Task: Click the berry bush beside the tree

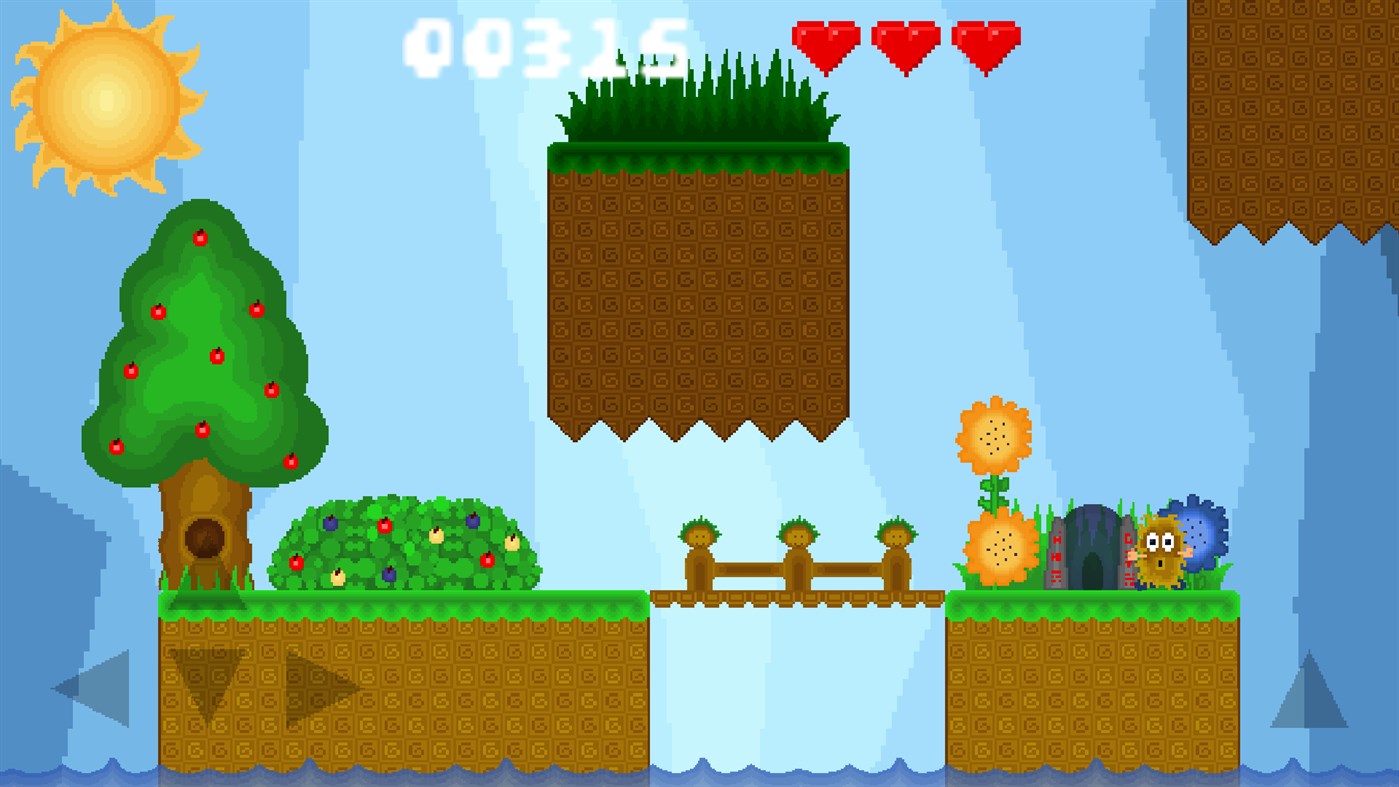Action: (x=410, y=545)
